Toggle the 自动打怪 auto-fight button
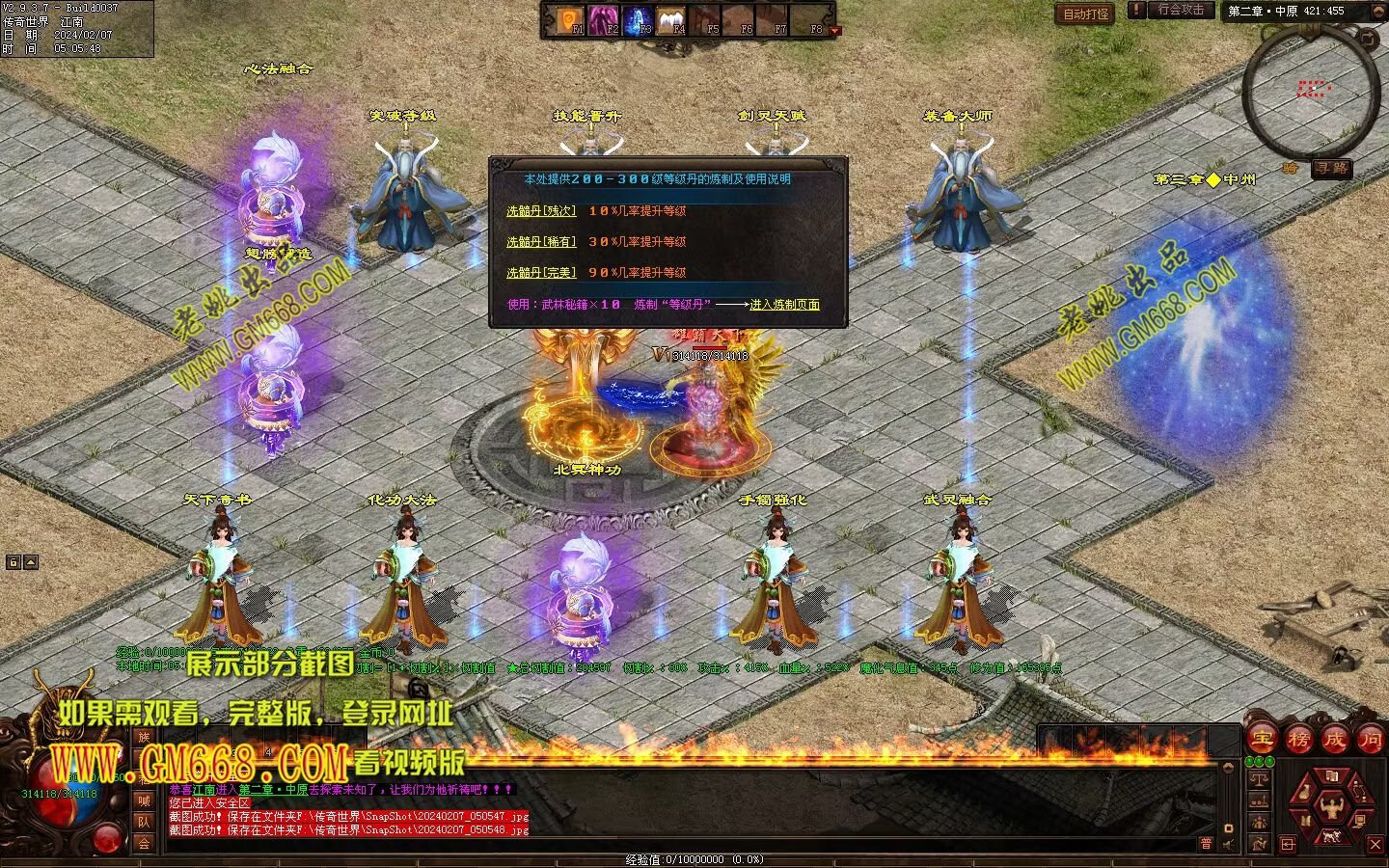The height and width of the screenshot is (868, 1389). 1085,14
